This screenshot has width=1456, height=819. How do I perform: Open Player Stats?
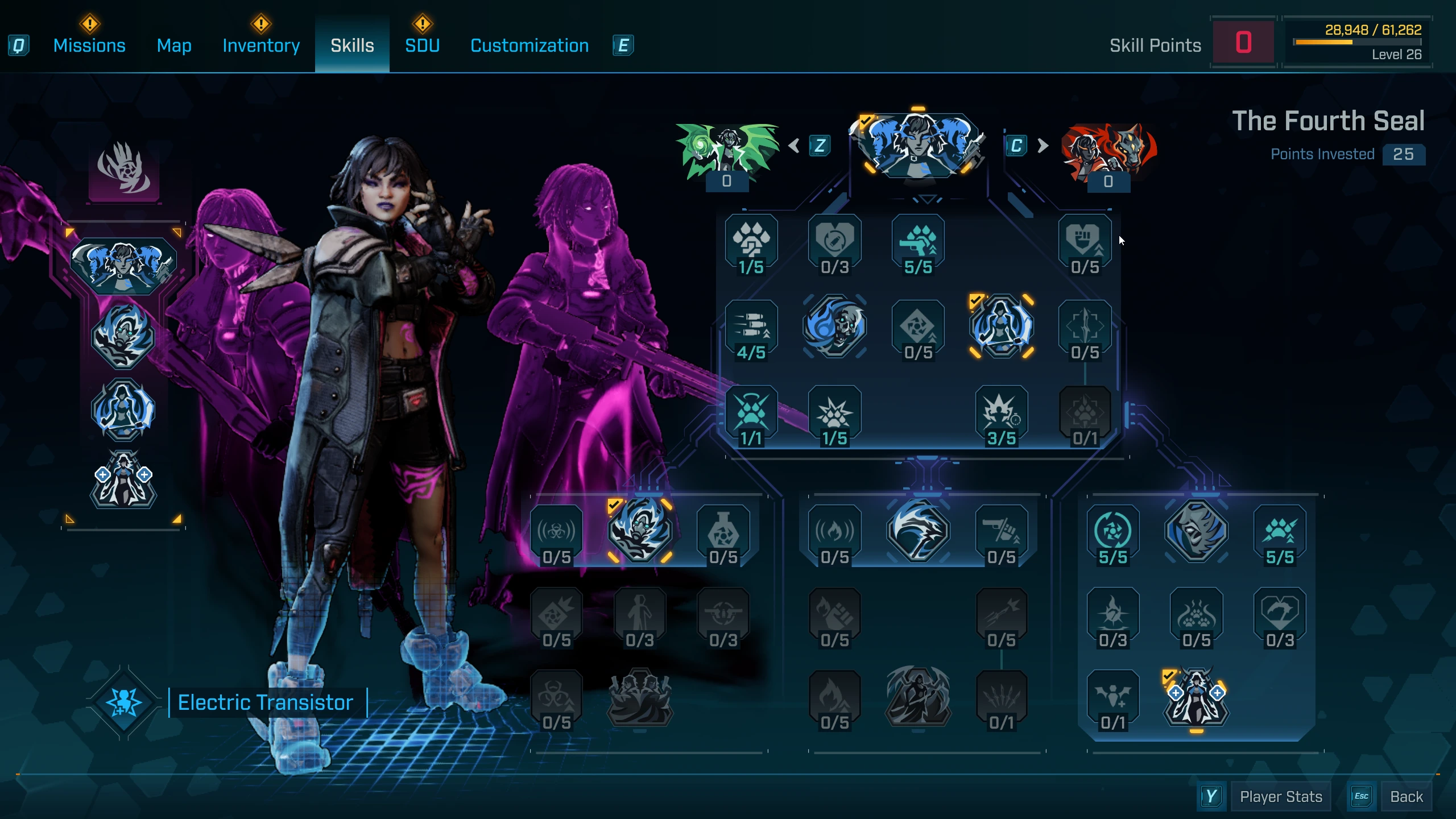(x=1280, y=797)
